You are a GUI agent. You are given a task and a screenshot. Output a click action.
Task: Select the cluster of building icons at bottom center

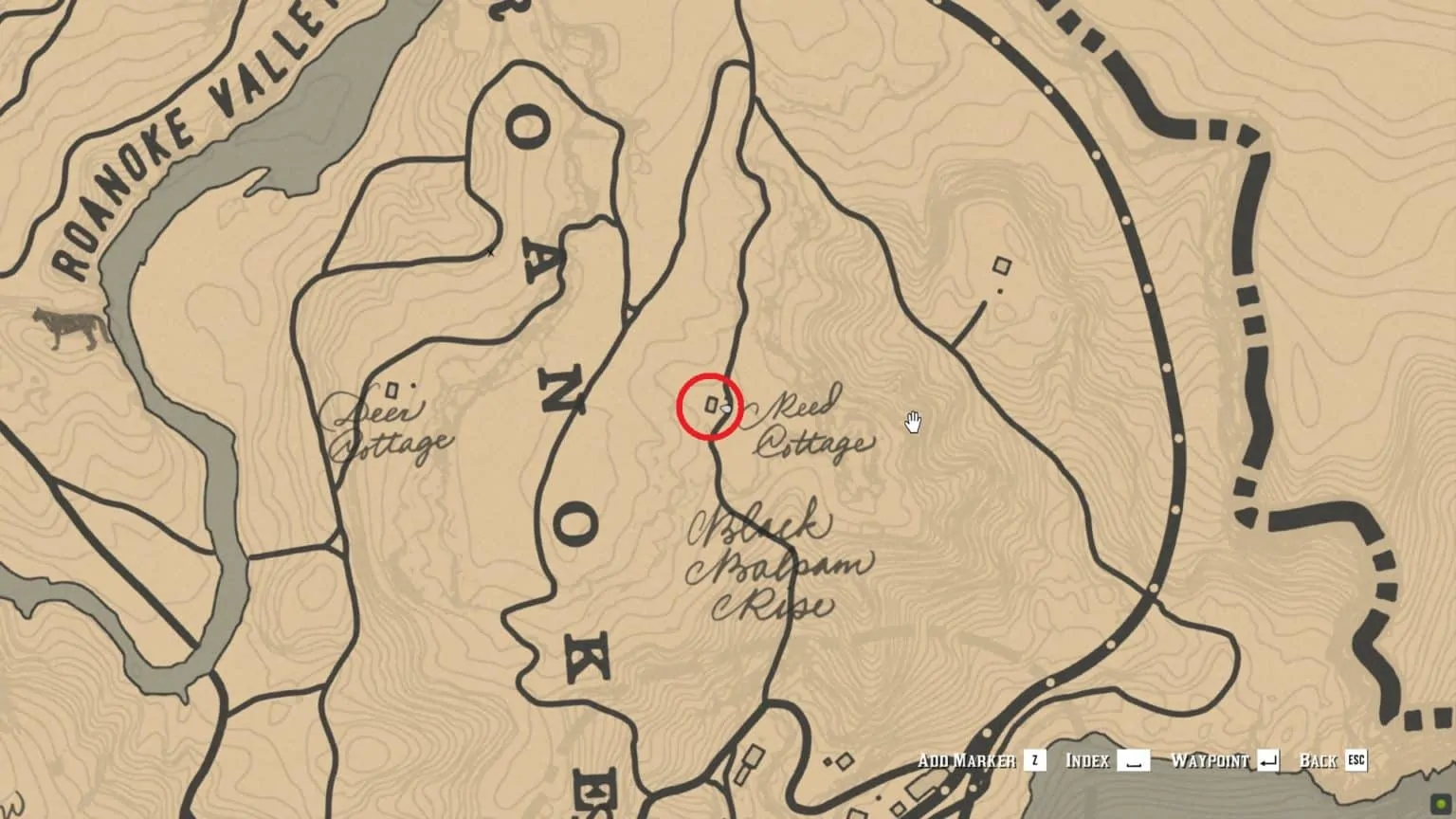838,763
